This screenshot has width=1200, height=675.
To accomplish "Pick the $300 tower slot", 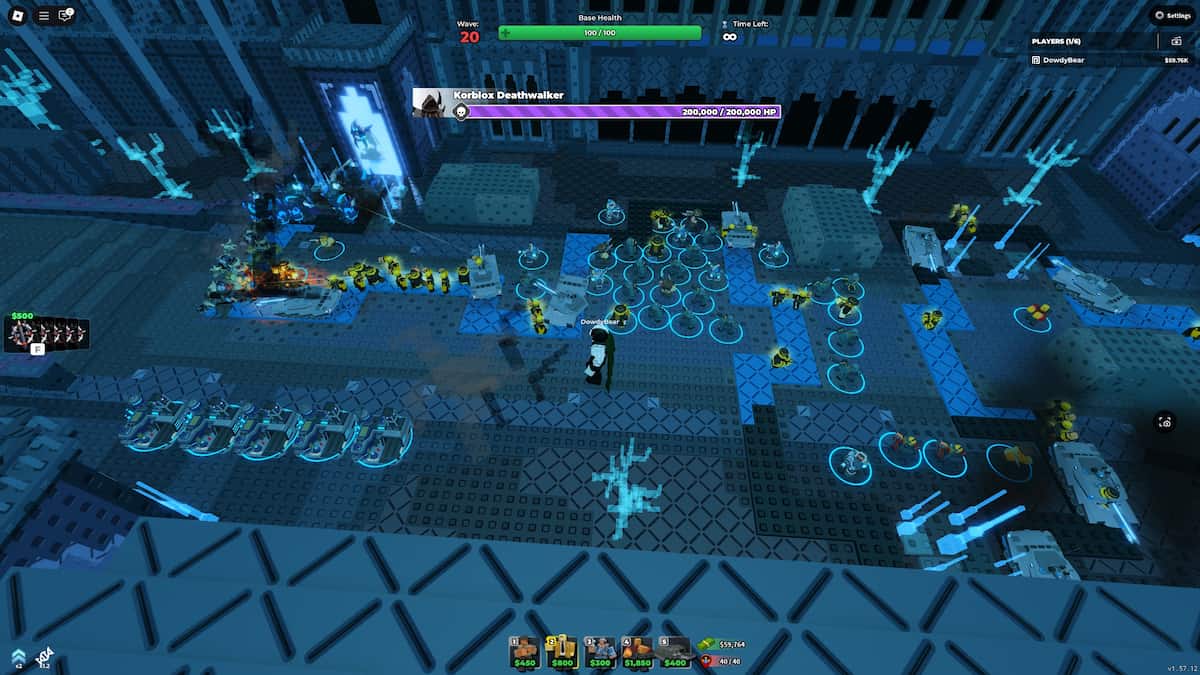I will point(600,651).
